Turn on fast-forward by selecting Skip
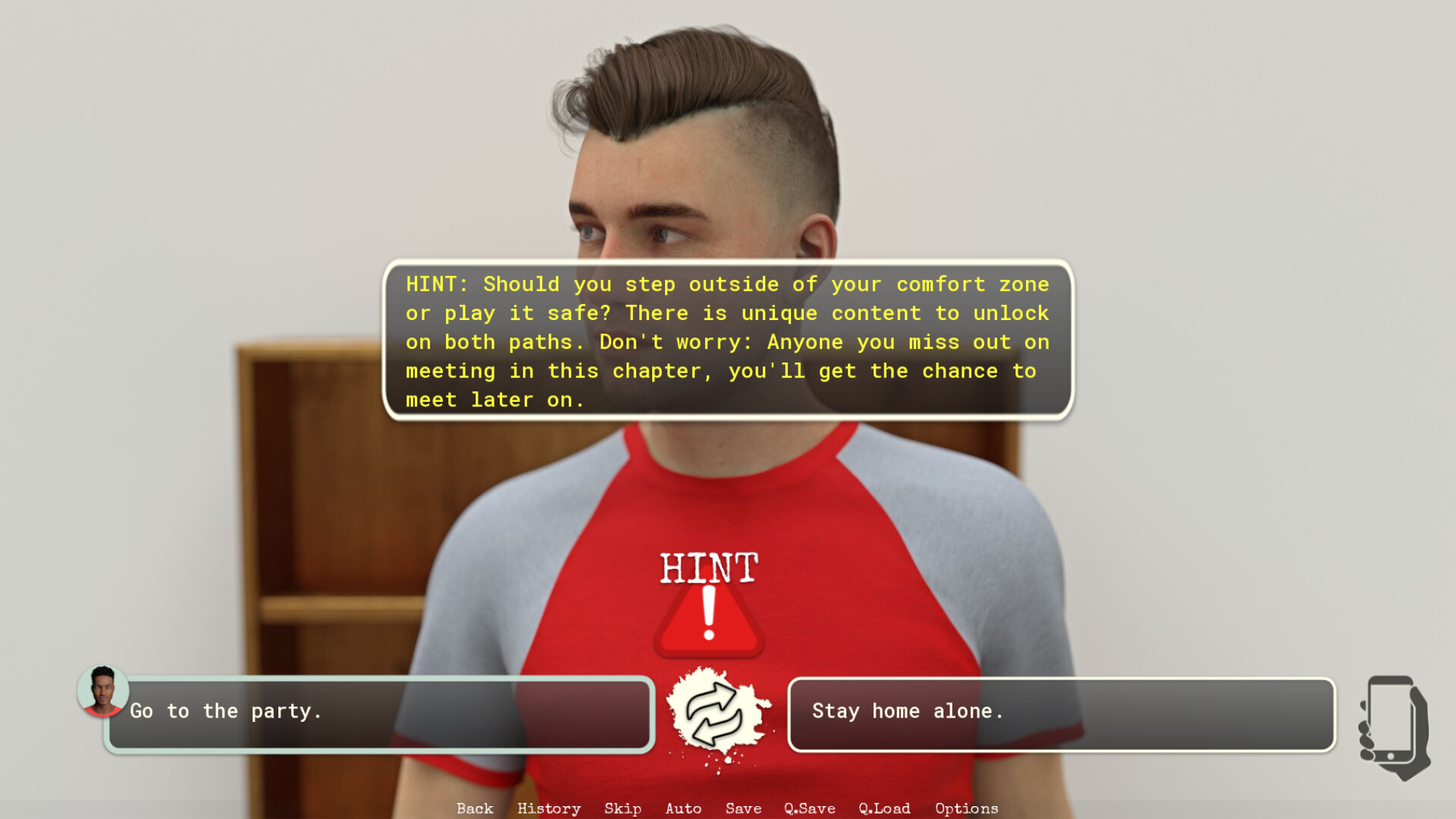Image resolution: width=1456 pixels, height=819 pixels. (x=622, y=808)
